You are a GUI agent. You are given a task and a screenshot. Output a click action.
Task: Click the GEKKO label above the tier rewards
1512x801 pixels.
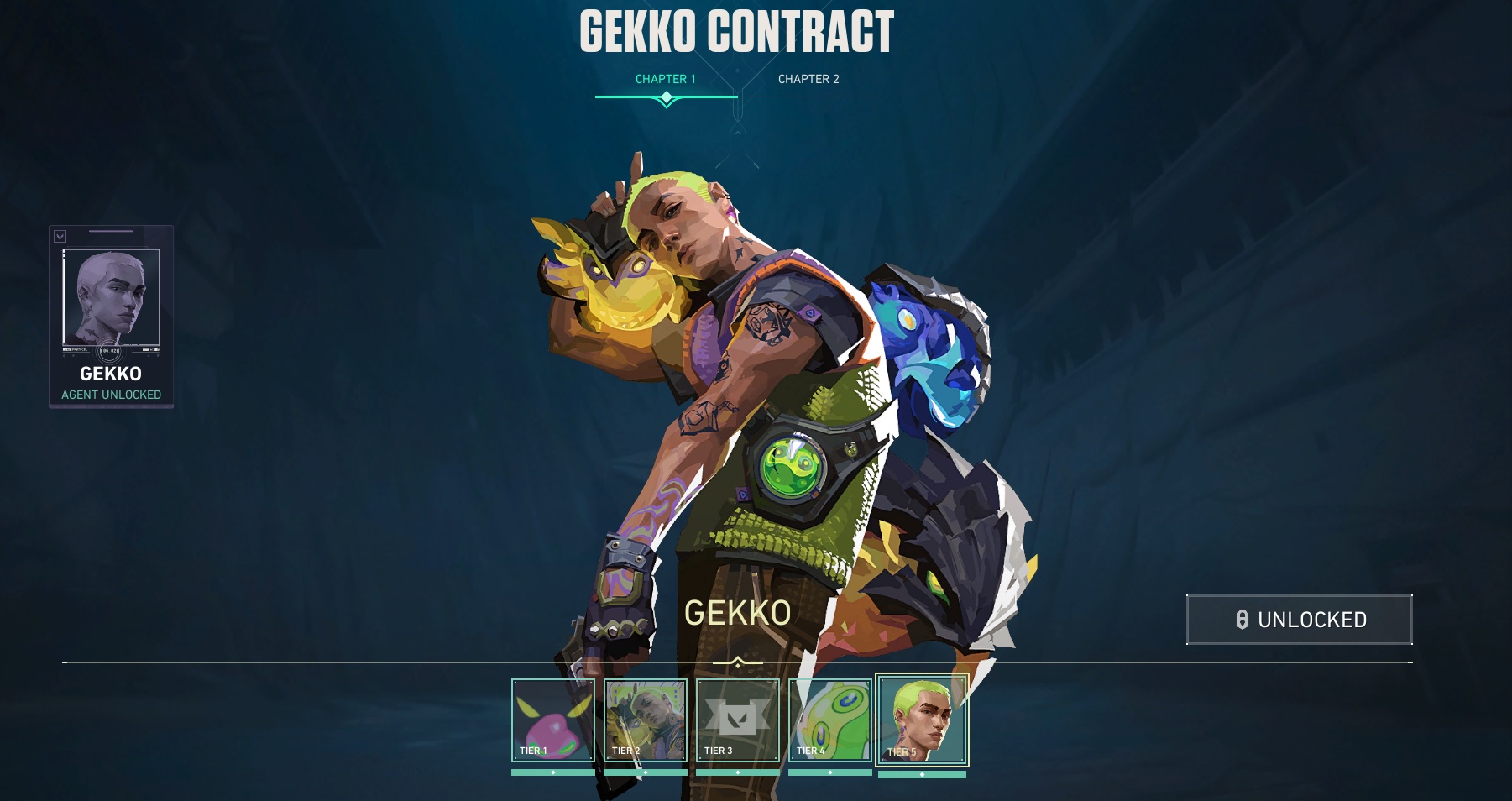pyautogui.click(x=739, y=615)
